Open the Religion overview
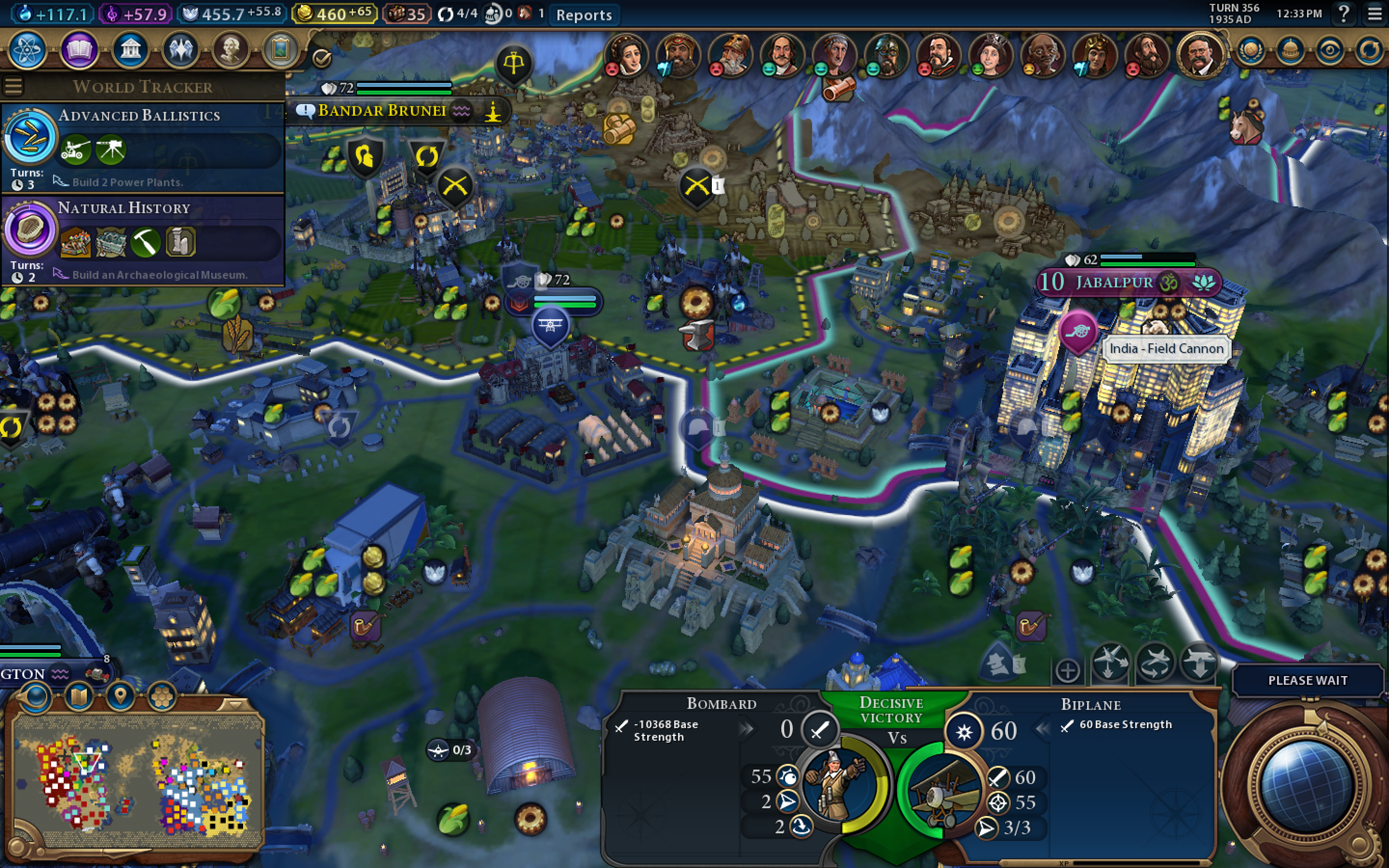The height and width of the screenshot is (868, 1389). click(179, 50)
